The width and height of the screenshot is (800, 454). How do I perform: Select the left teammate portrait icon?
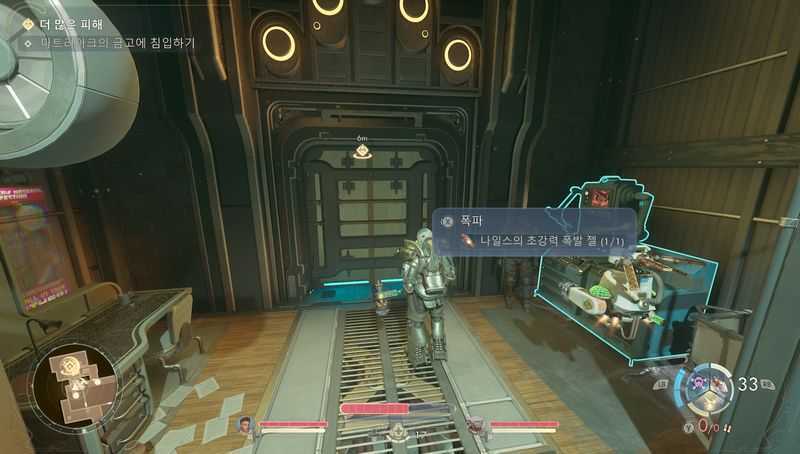246,425
